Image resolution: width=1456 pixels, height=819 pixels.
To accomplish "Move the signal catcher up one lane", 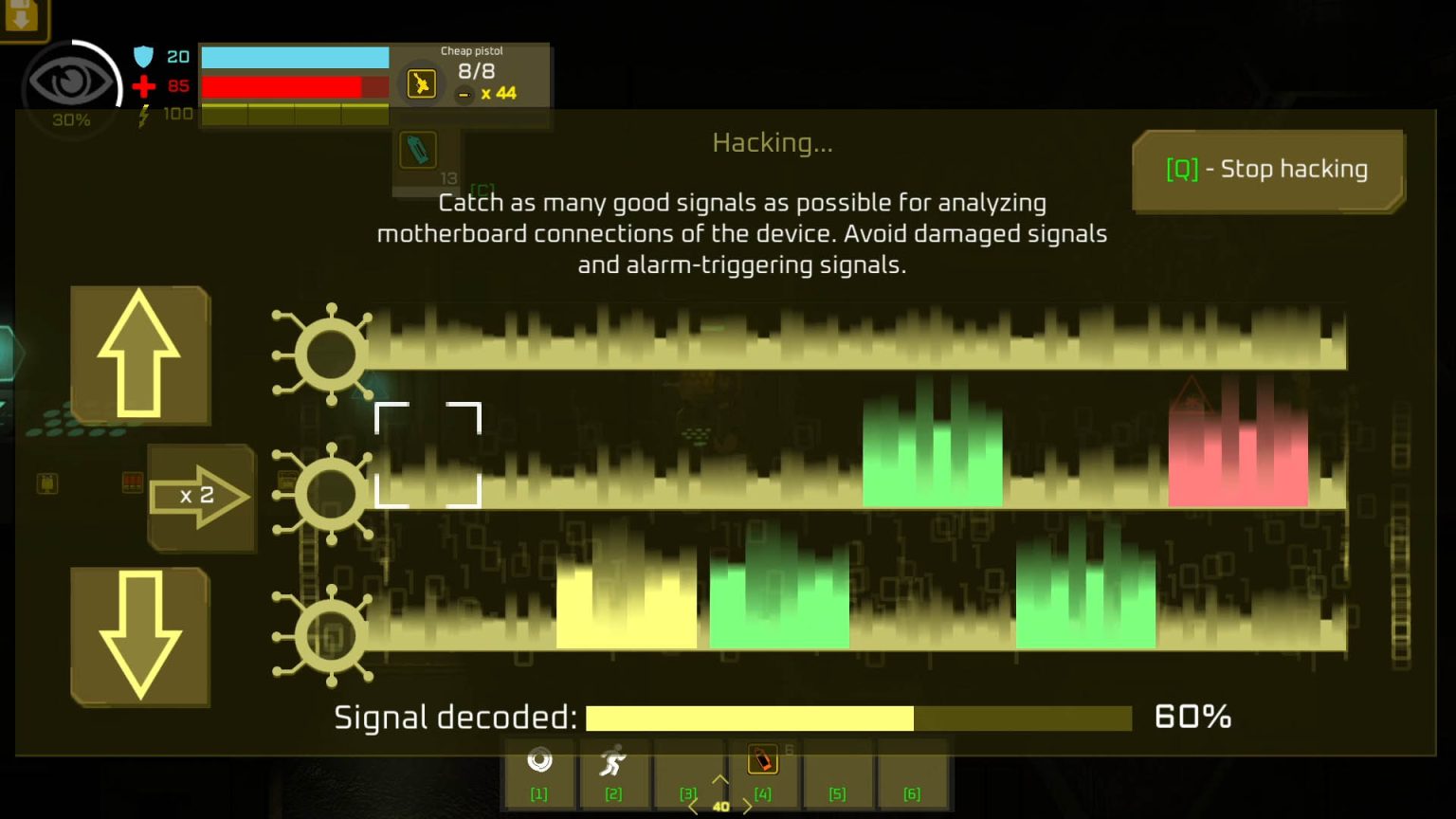I will [x=140, y=355].
